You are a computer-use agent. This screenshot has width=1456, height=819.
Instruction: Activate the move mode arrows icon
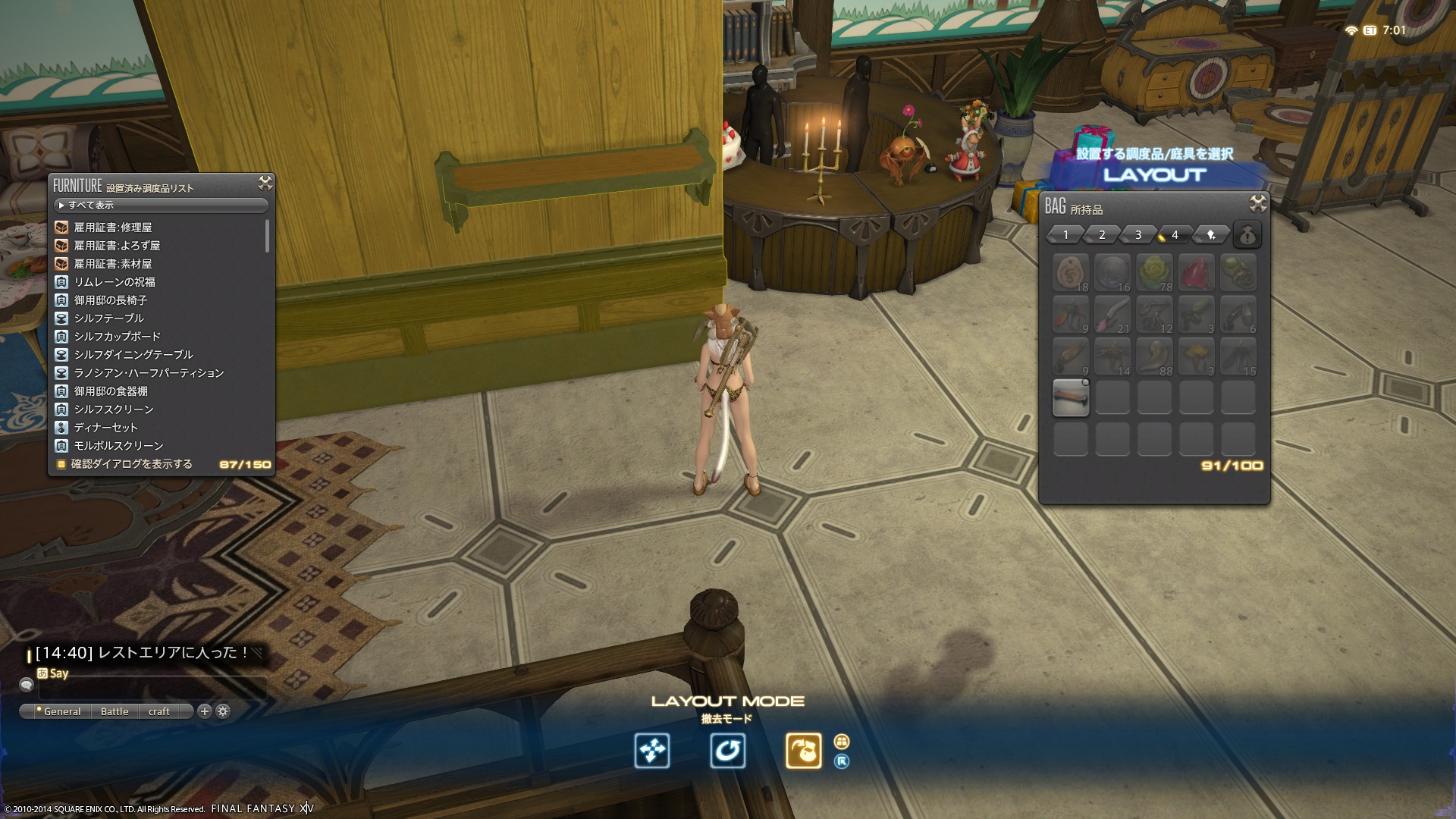pyautogui.click(x=652, y=751)
